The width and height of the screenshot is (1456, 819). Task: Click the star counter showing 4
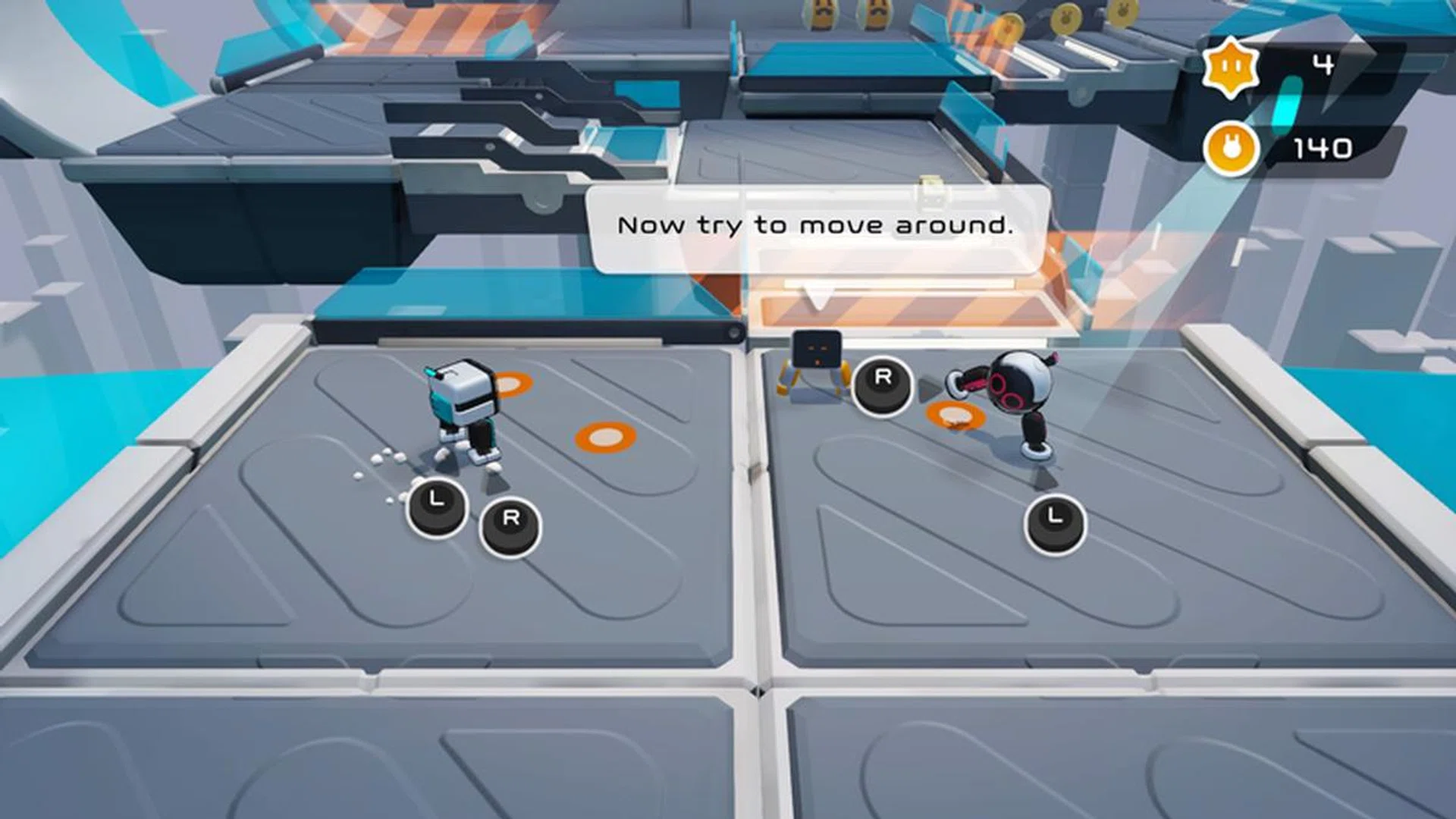1323,64
